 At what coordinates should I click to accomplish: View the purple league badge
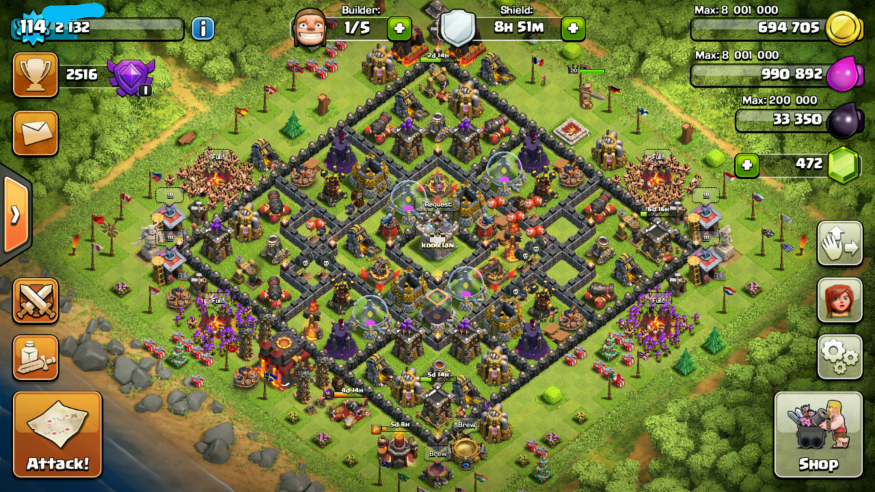(131, 76)
